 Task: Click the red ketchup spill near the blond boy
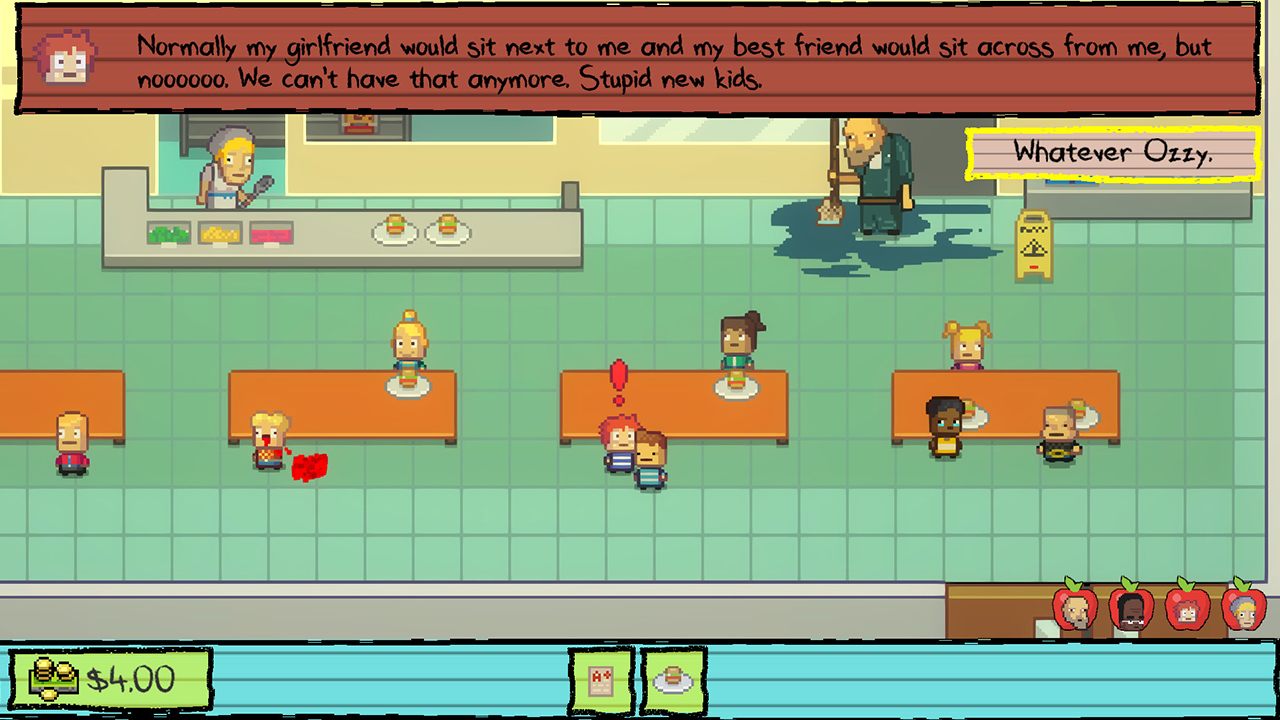point(308,465)
